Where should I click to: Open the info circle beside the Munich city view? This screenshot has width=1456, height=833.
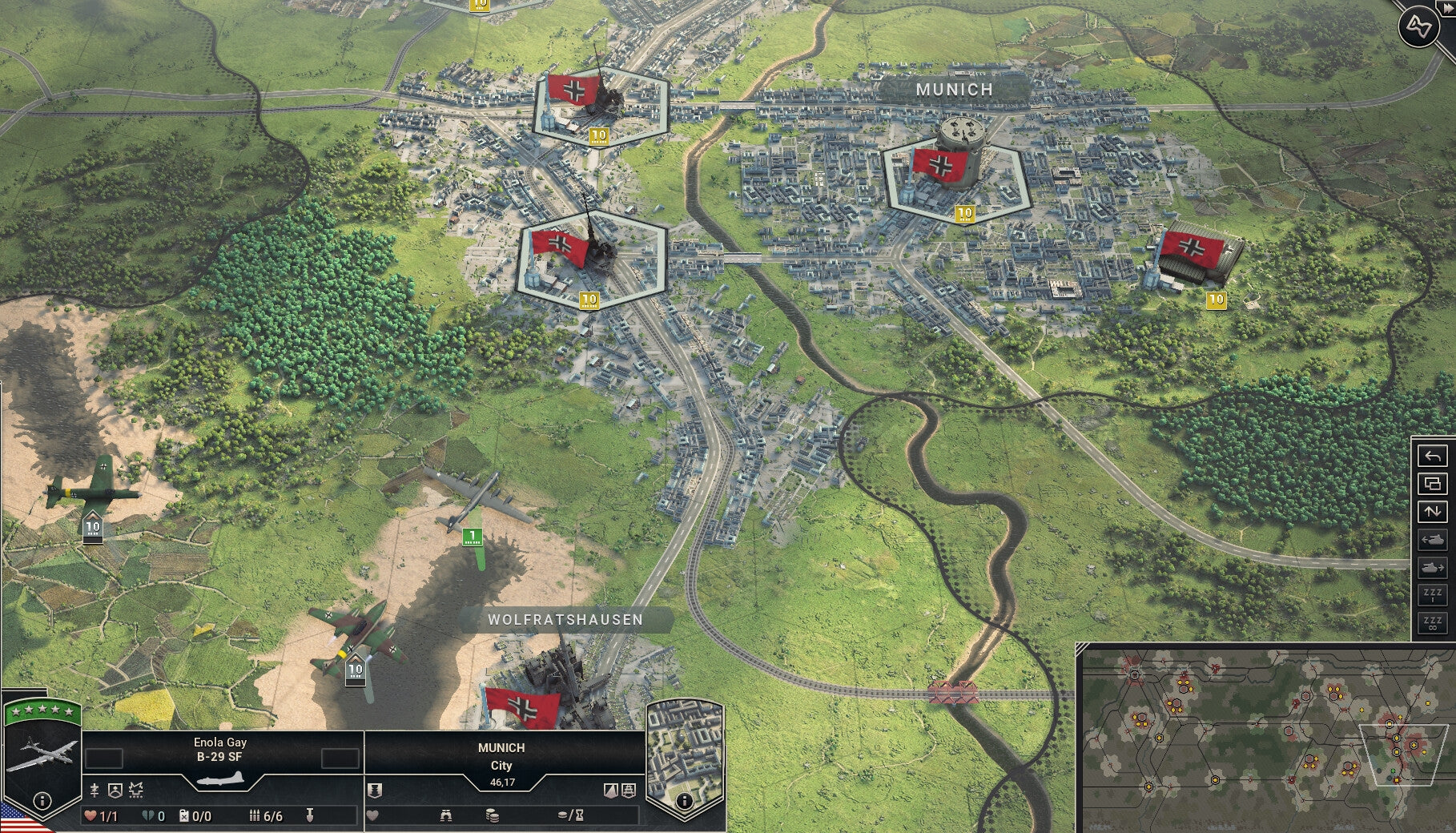click(683, 801)
